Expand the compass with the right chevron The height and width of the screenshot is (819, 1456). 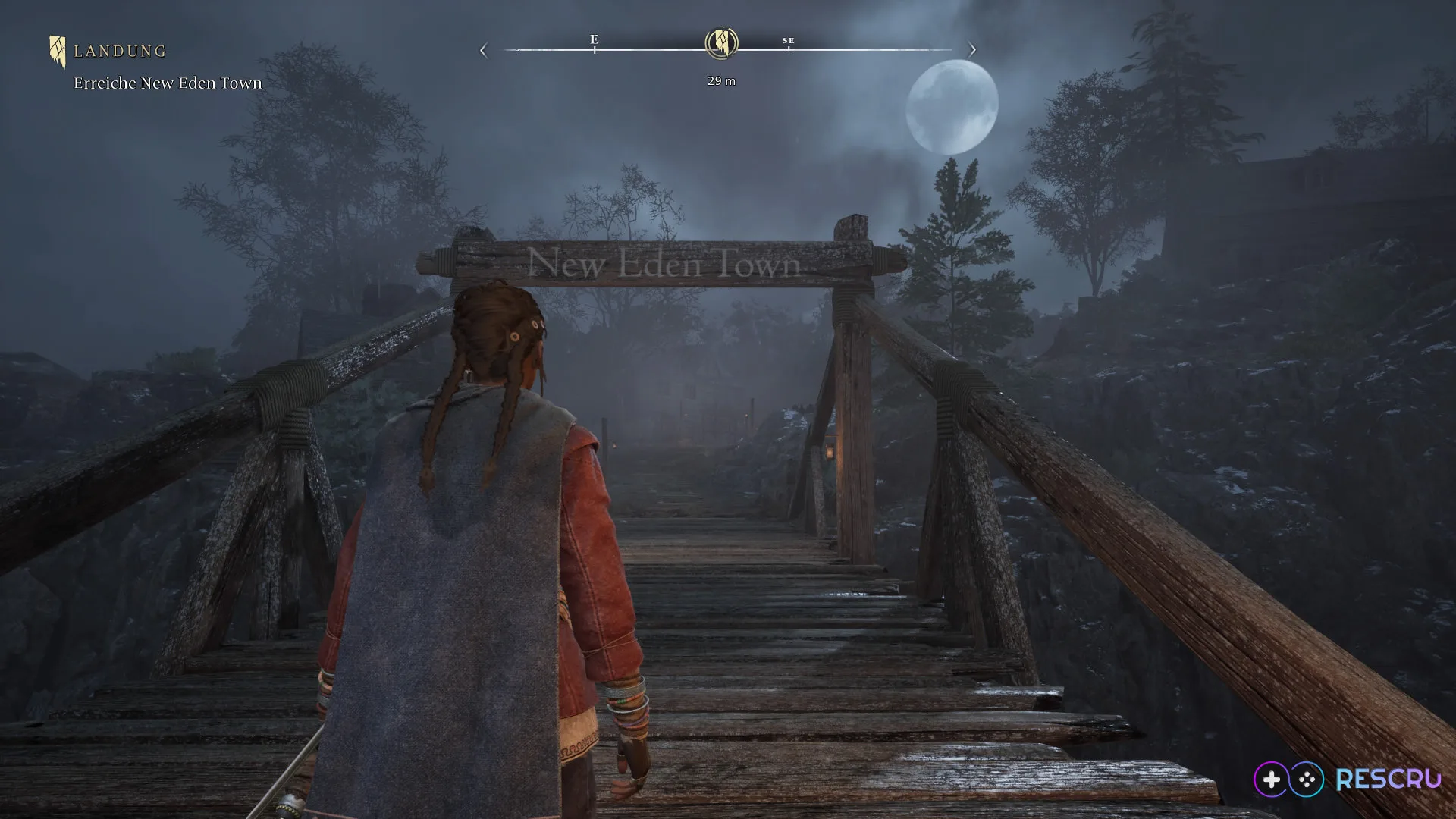(973, 49)
